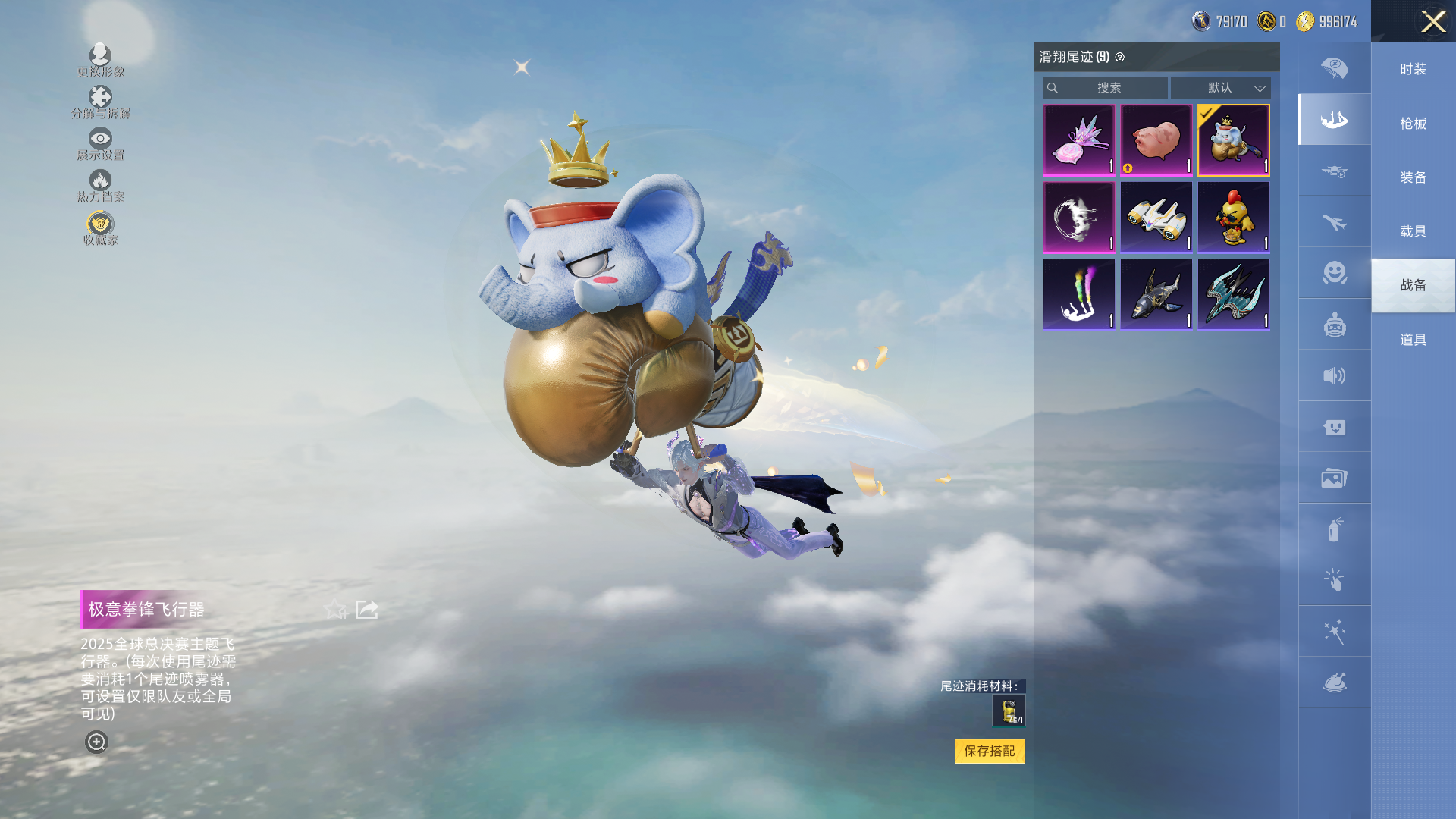The image size is (1456, 819).
Task: Select the pink crystal flower trail
Action: [1078, 140]
